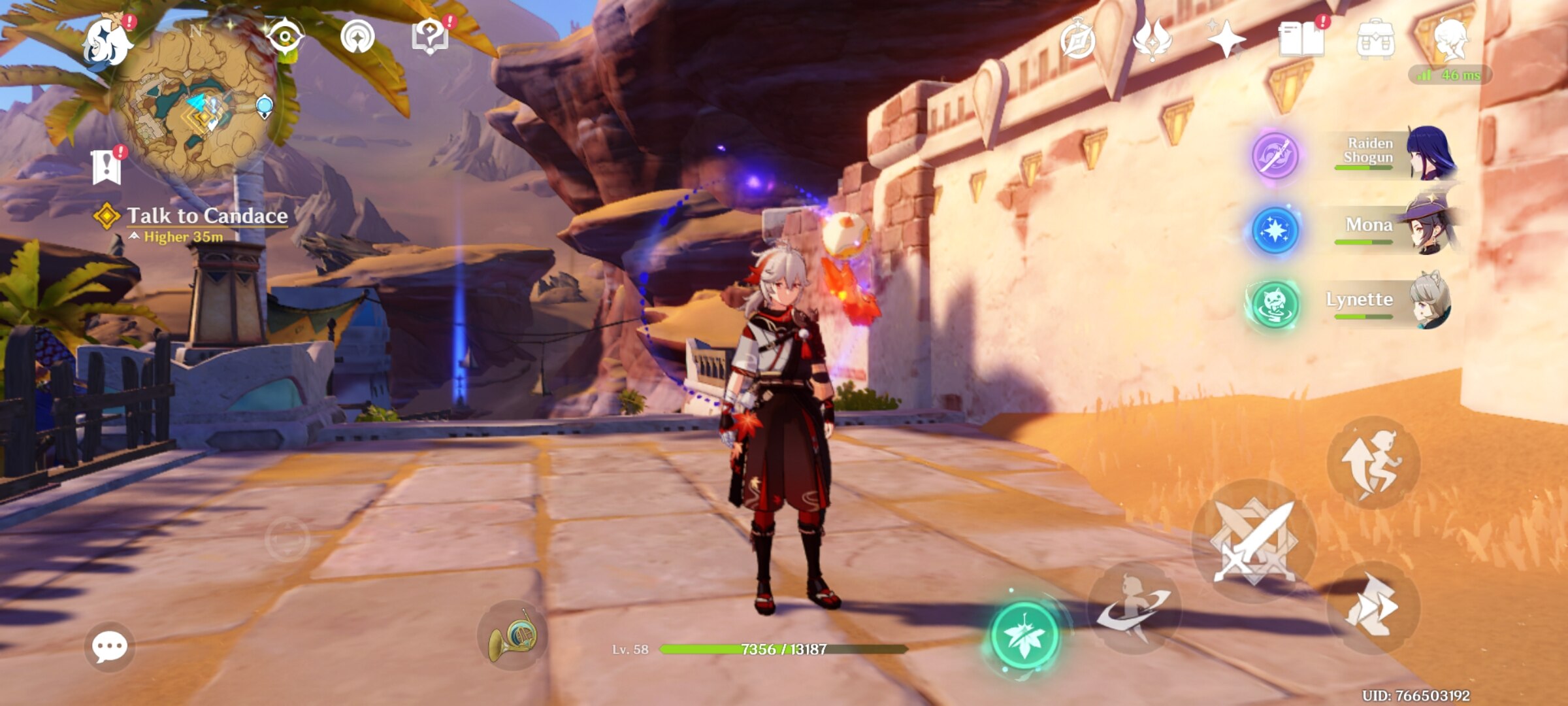Tap the jump button
Image resolution: width=1568 pixels, height=706 pixels.
(1372, 463)
